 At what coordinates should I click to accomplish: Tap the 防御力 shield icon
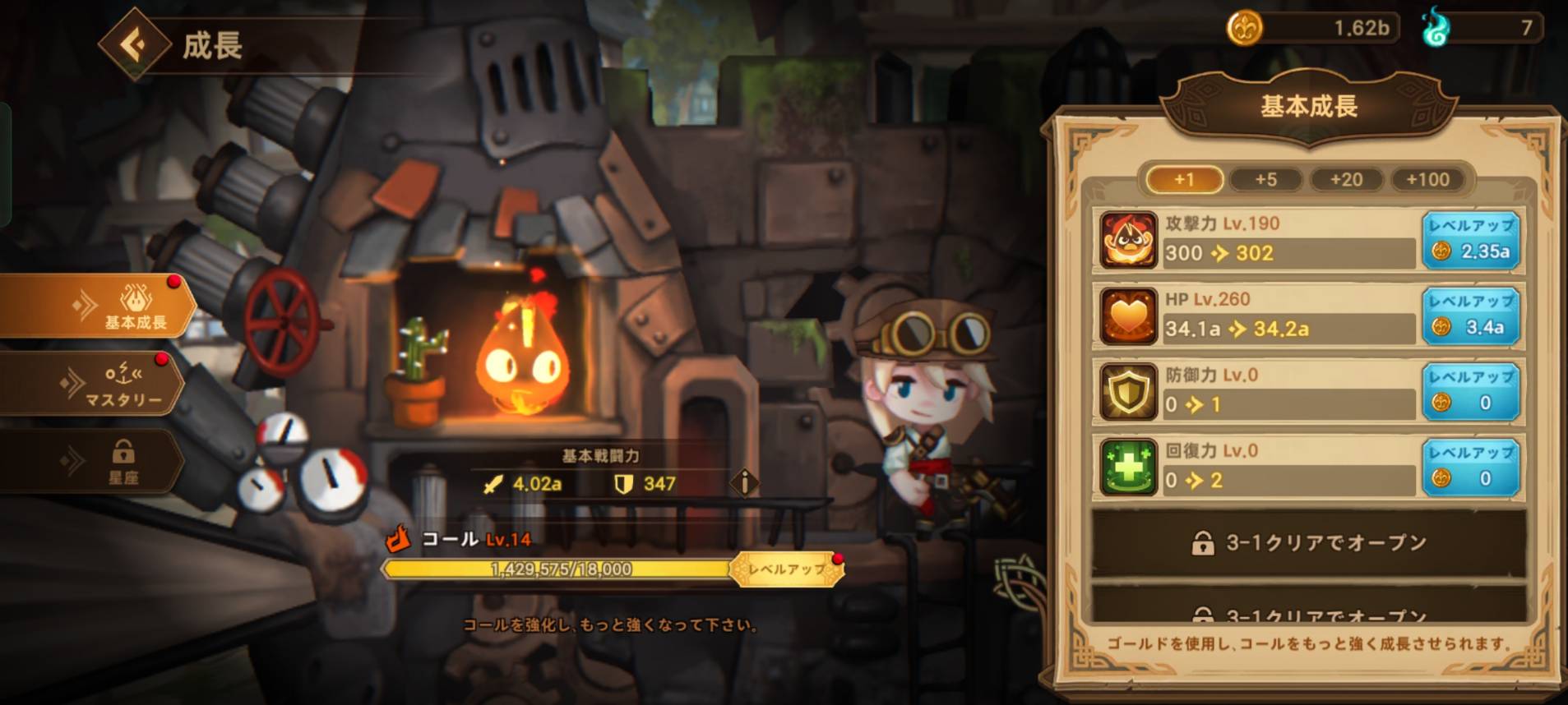tap(1128, 392)
